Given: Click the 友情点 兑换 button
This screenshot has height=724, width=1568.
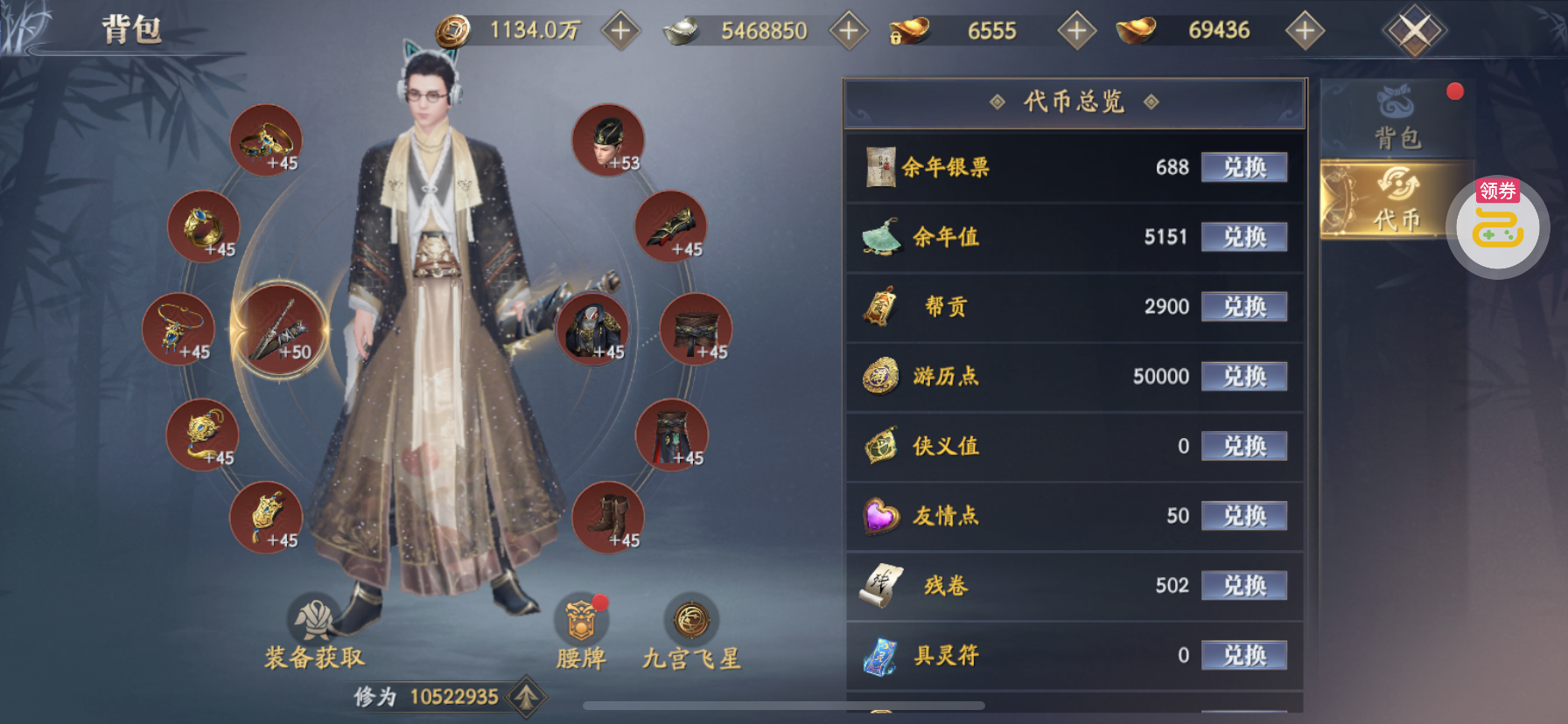Looking at the screenshot, I should coord(1243,516).
